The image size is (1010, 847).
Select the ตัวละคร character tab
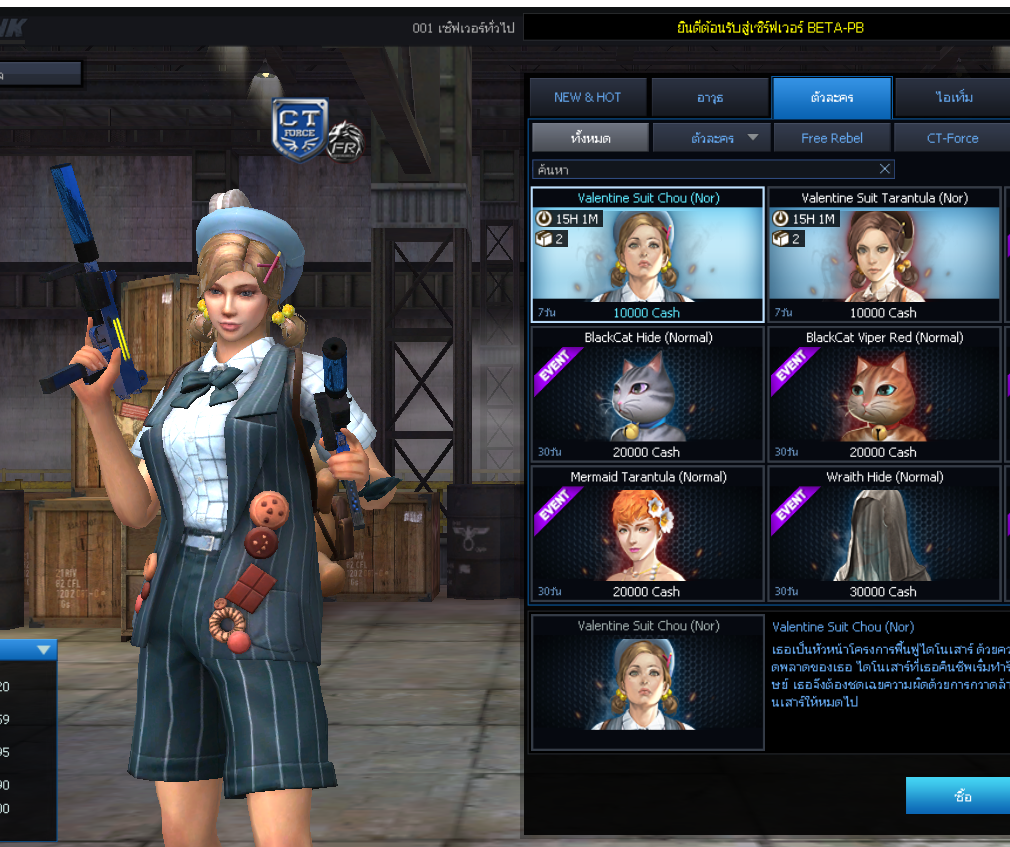(x=831, y=98)
